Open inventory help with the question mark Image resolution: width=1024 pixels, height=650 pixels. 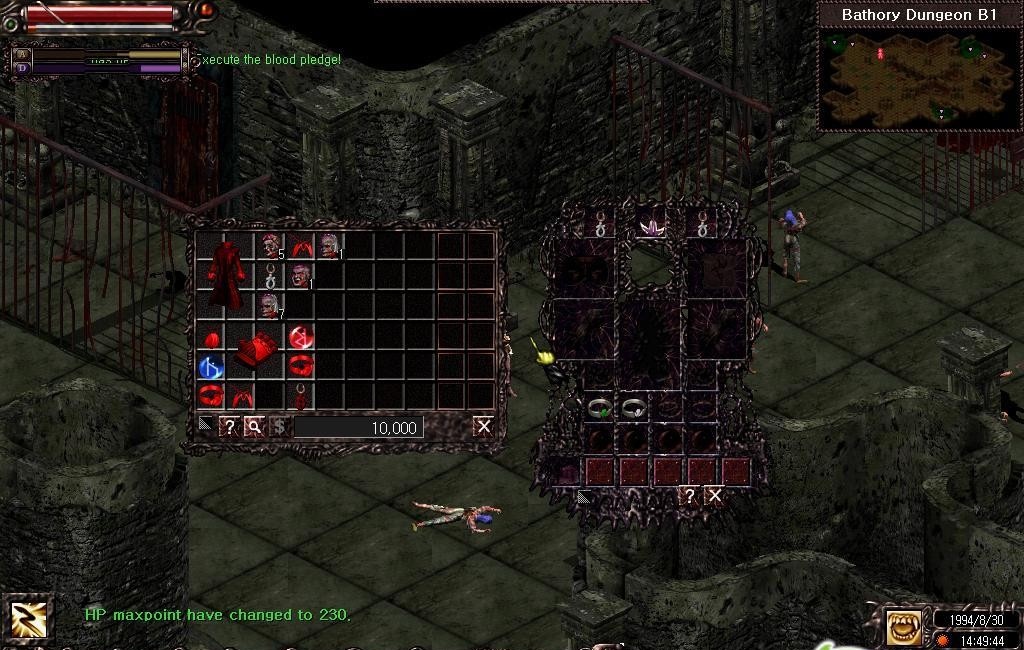click(x=229, y=427)
